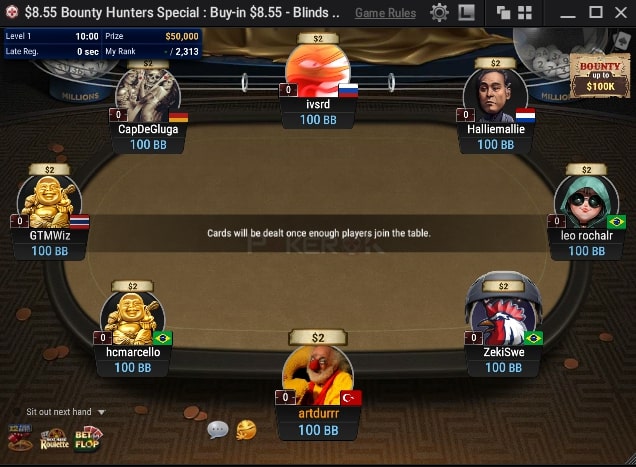Launch the Roulette side game

point(55,439)
